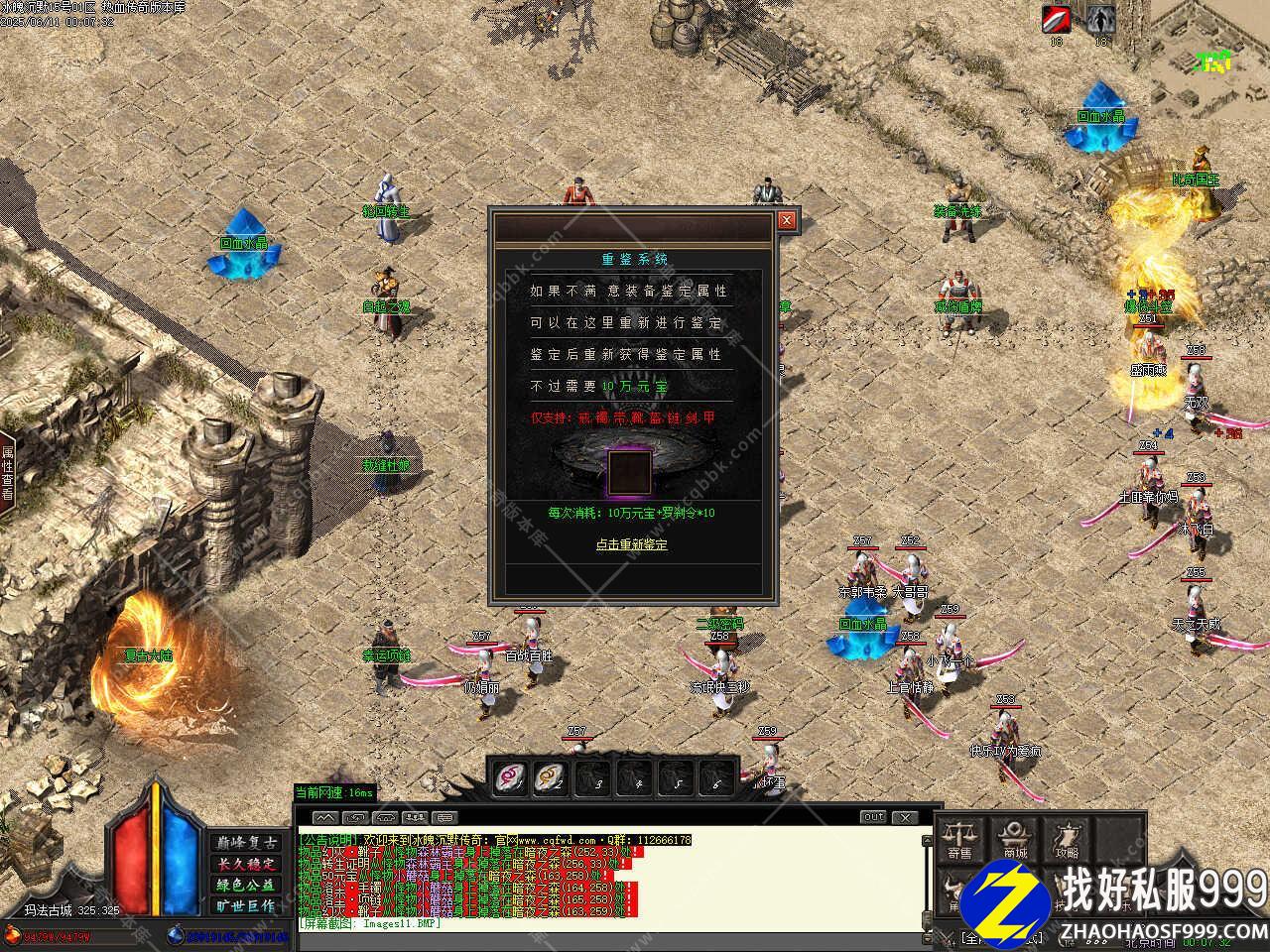Close the 重鉴系统 dialog window
1270x952 pixels.
coord(787,220)
